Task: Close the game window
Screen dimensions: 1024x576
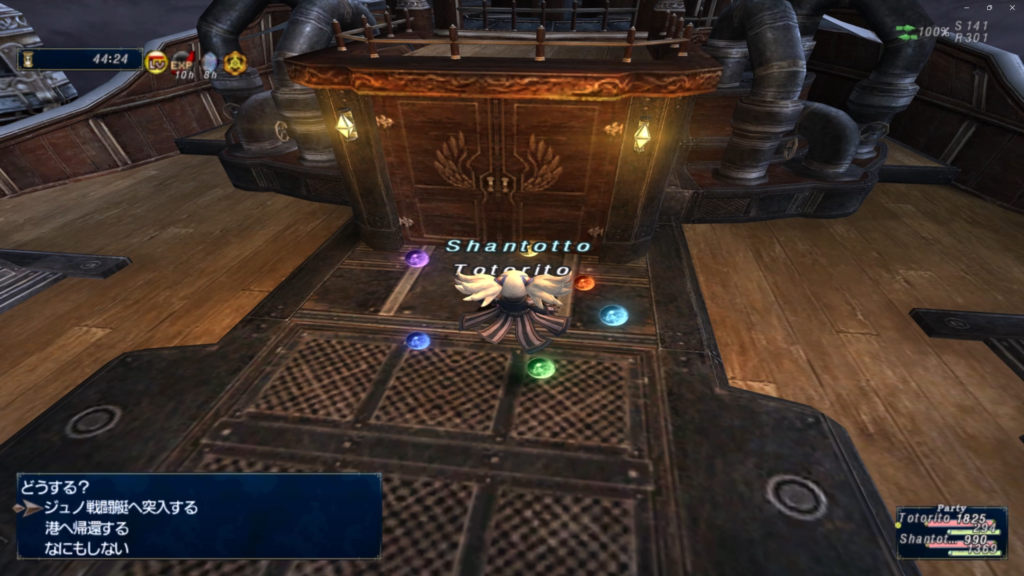Action: [1011, 8]
